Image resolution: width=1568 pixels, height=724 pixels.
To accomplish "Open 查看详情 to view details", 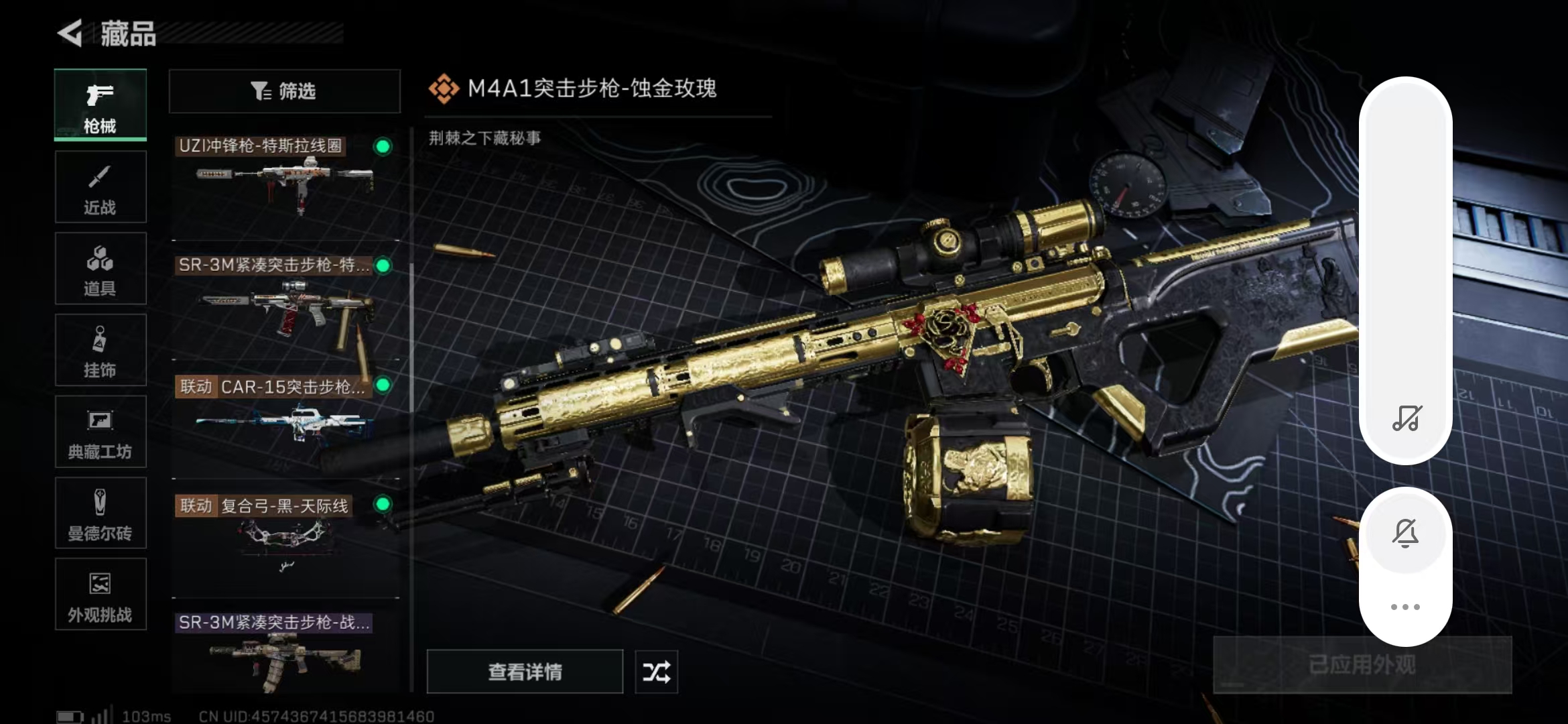I will click(x=525, y=672).
